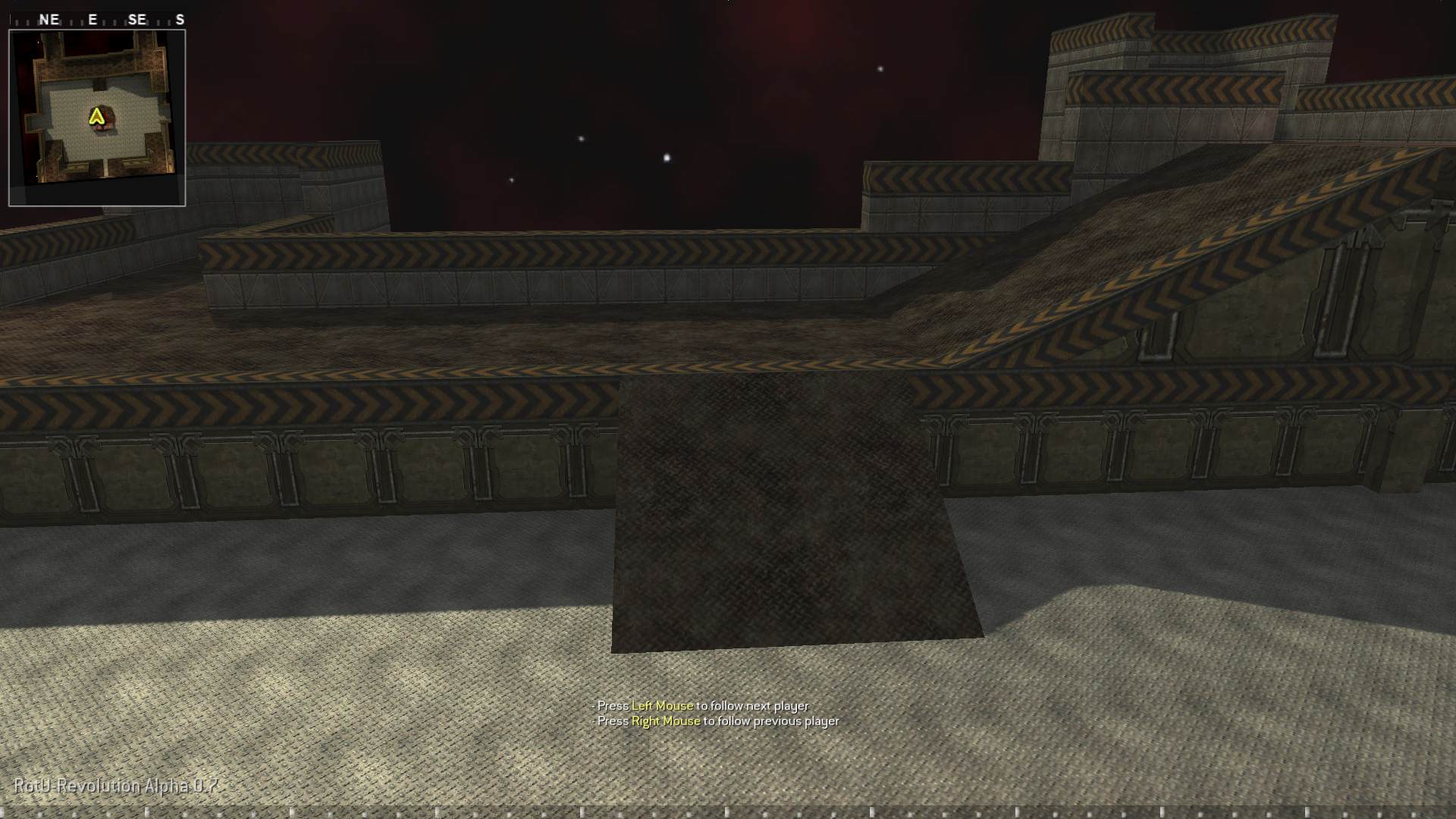1456x819 pixels.
Task: Click the E direction label on the compass
Action: (x=92, y=20)
